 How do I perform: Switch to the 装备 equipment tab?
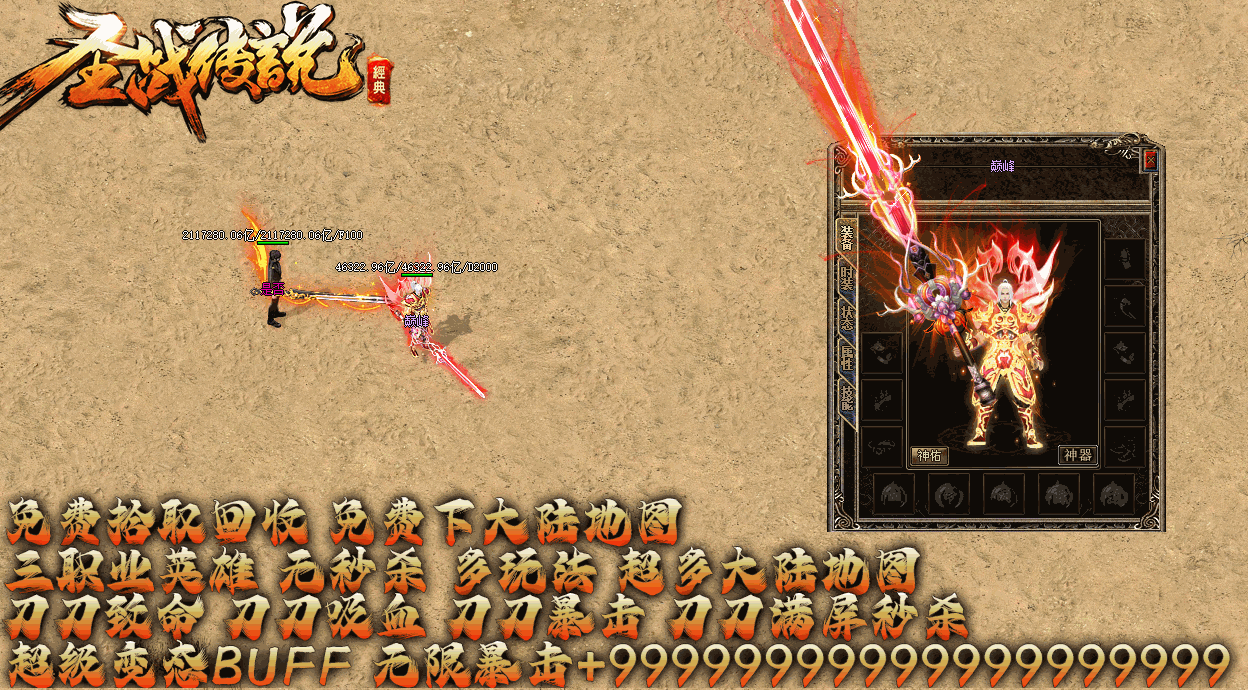pos(847,237)
